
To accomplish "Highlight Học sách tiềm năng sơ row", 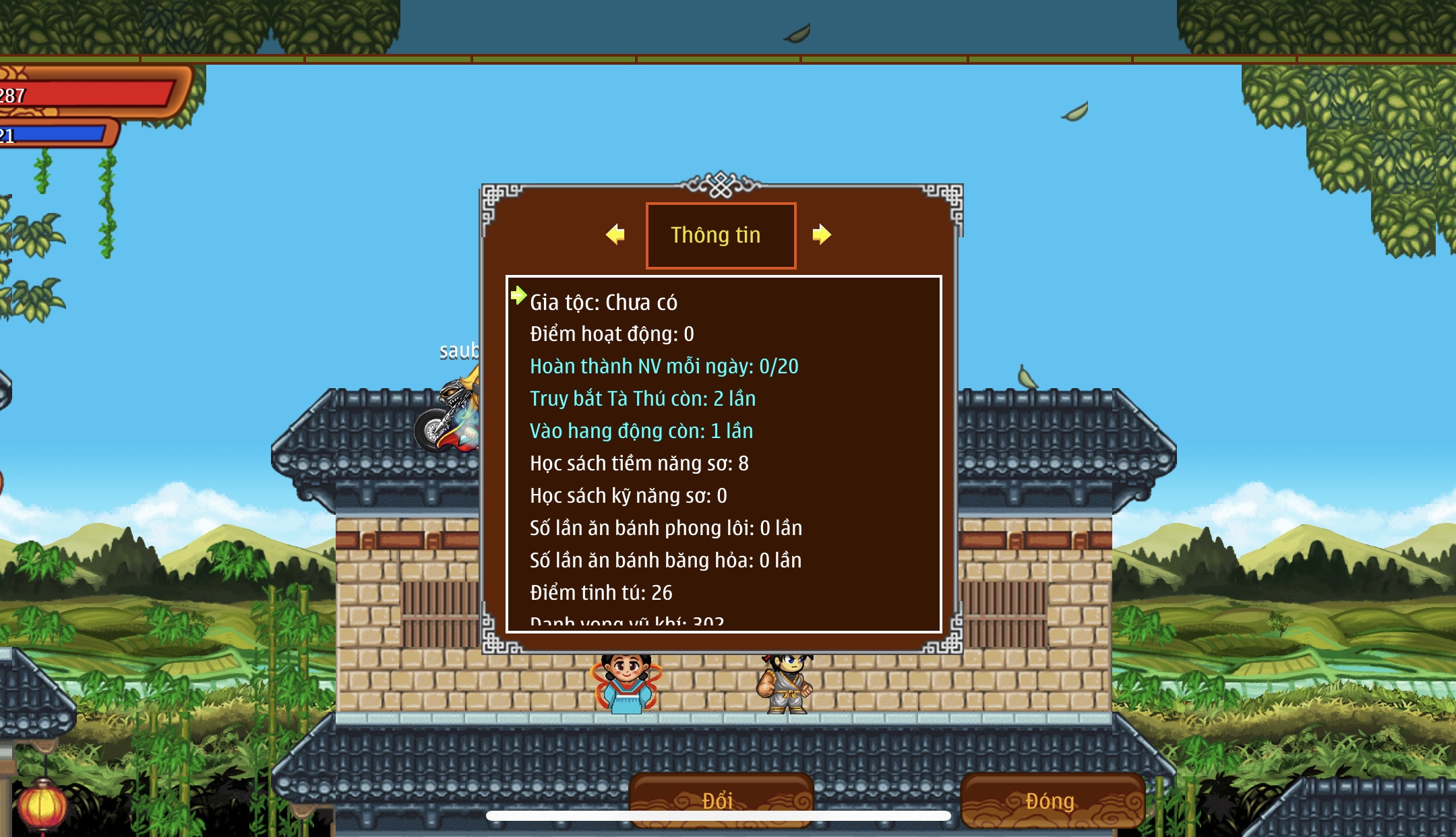I will pos(638,464).
